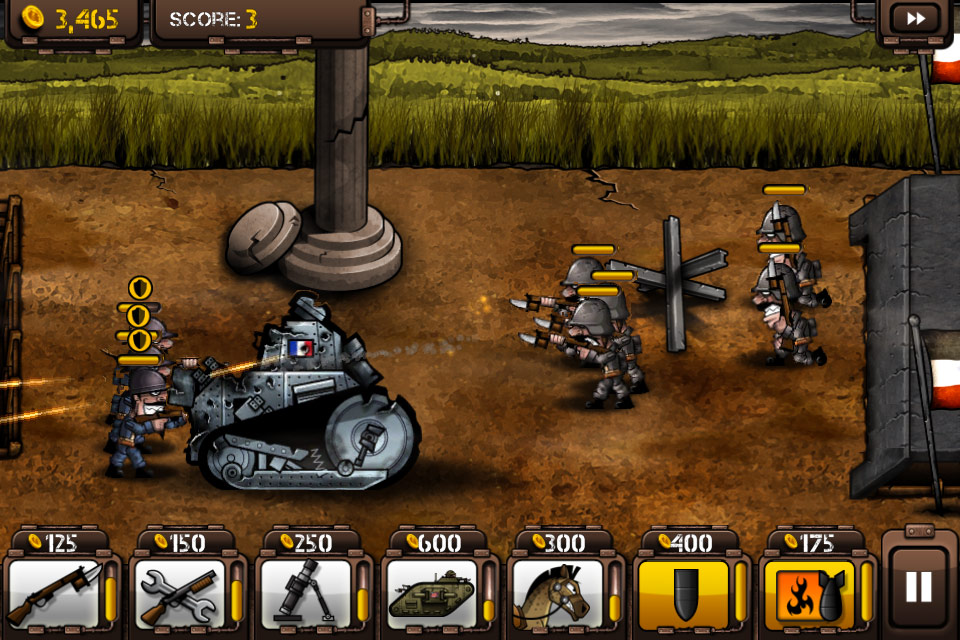
Task: Pause the game
Action: 918,586
